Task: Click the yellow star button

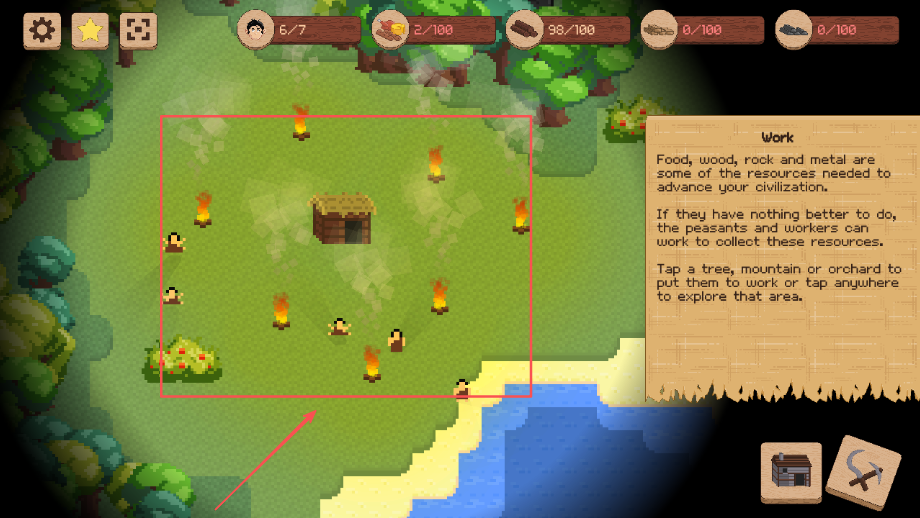Action: point(90,30)
